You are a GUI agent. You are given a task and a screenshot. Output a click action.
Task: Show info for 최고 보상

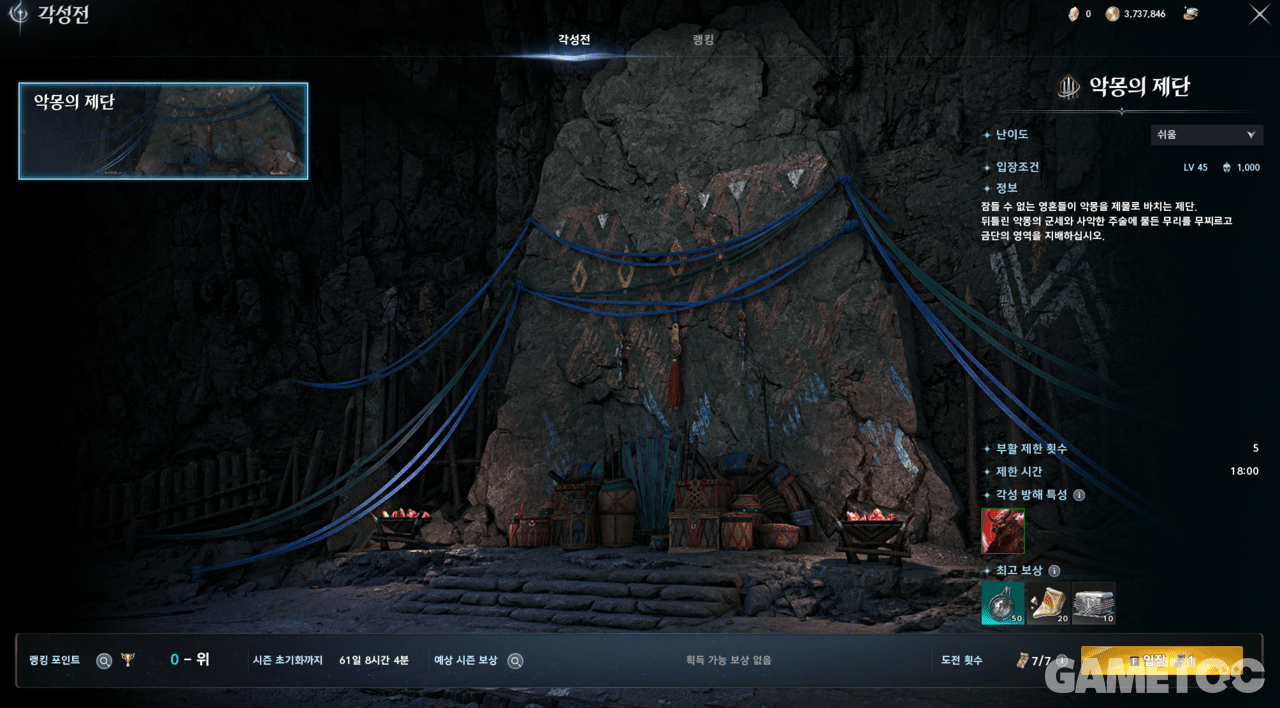click(1054, 571)
